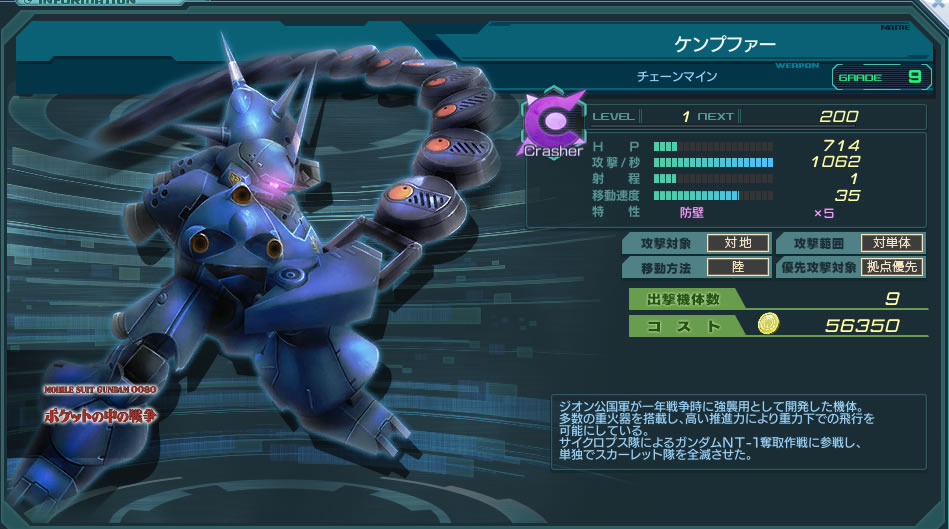
Task: Click the purple Crasher type icon
Action: tap(550, 125)
